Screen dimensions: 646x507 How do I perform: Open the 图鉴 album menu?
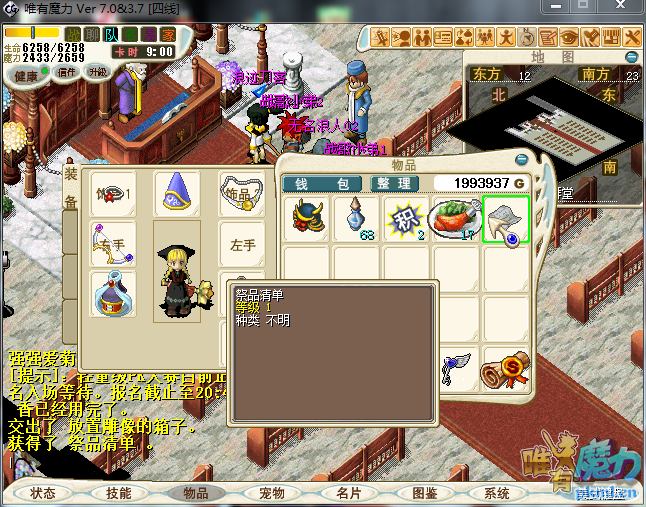(x=425, y=493)
